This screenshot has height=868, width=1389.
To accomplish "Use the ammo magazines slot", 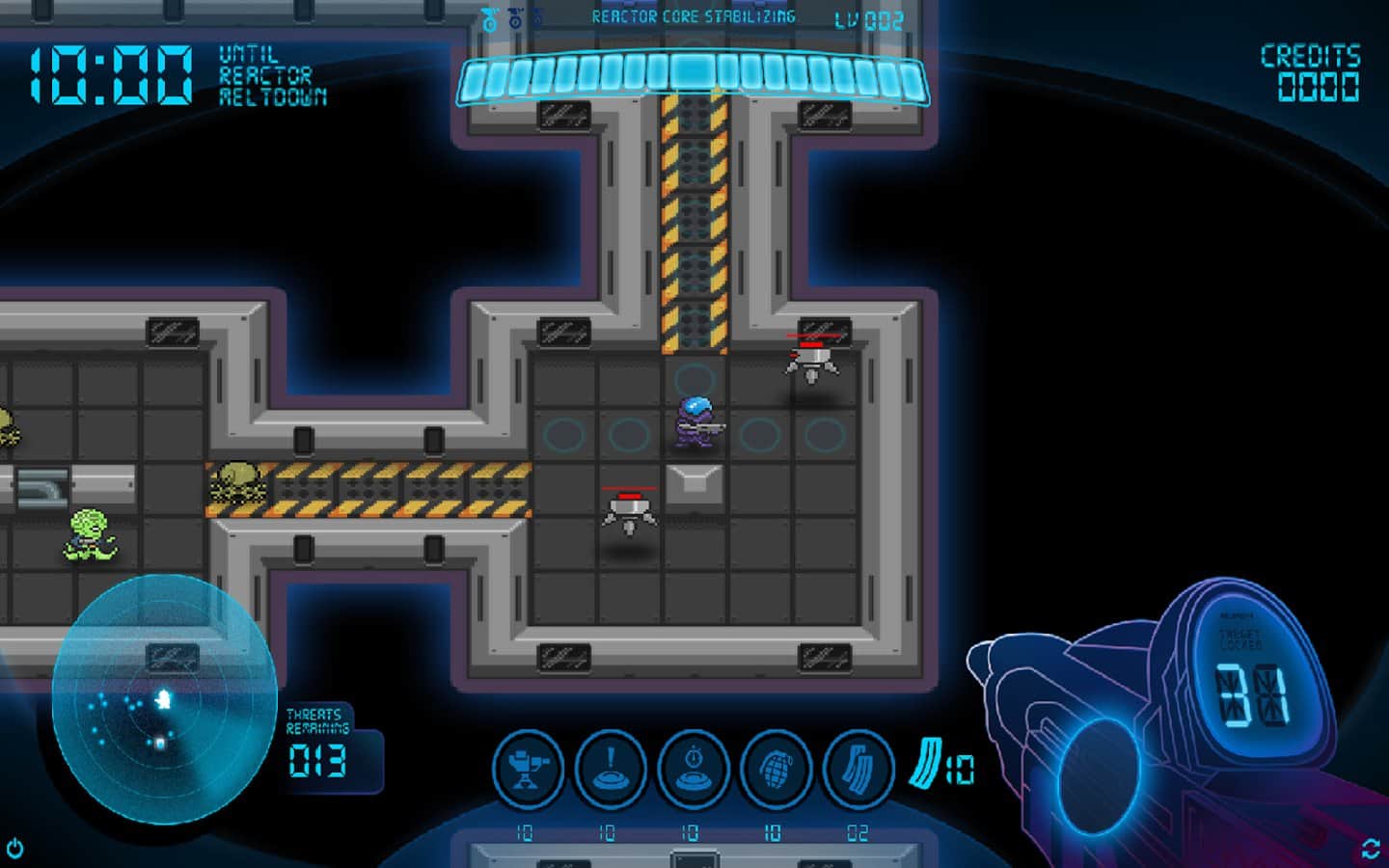I will coord(858,769).
